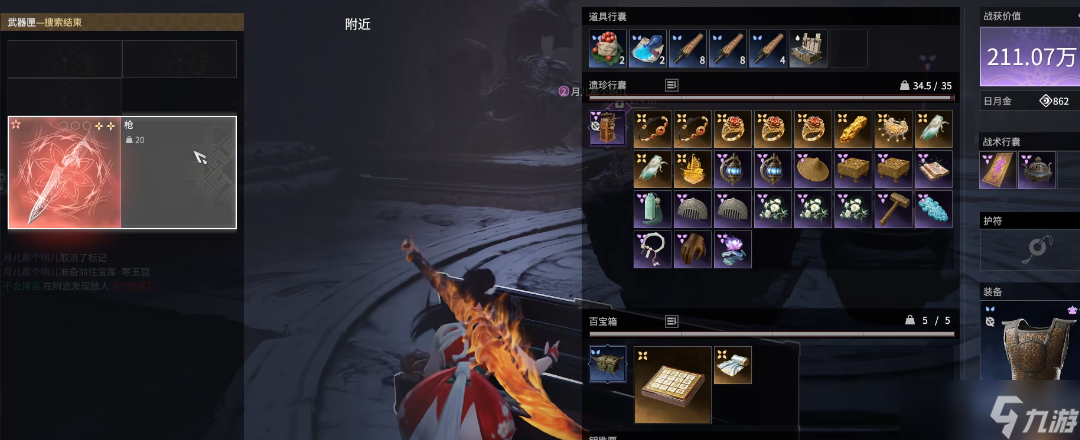Click the white silk cloth roll item
The image size is (1080, 440).
coord(732,365)
